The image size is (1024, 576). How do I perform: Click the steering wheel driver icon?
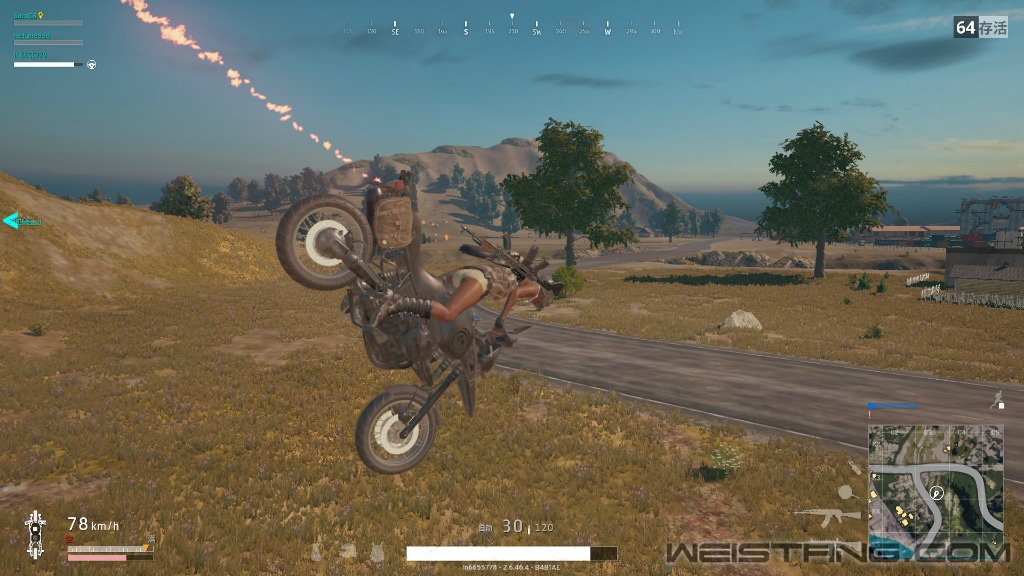pyautogui.click(x=91, y=64)
